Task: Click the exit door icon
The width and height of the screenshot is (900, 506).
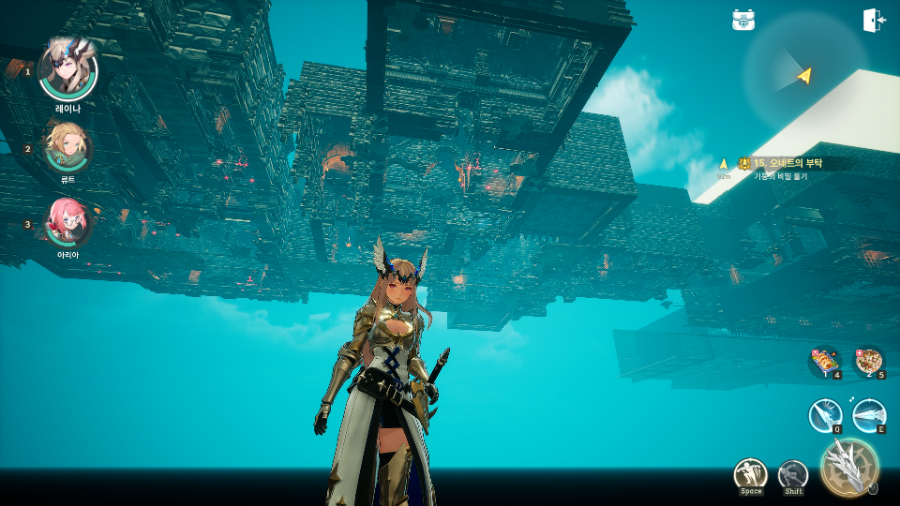Action: pyautogui.click(x=873, y=20)
